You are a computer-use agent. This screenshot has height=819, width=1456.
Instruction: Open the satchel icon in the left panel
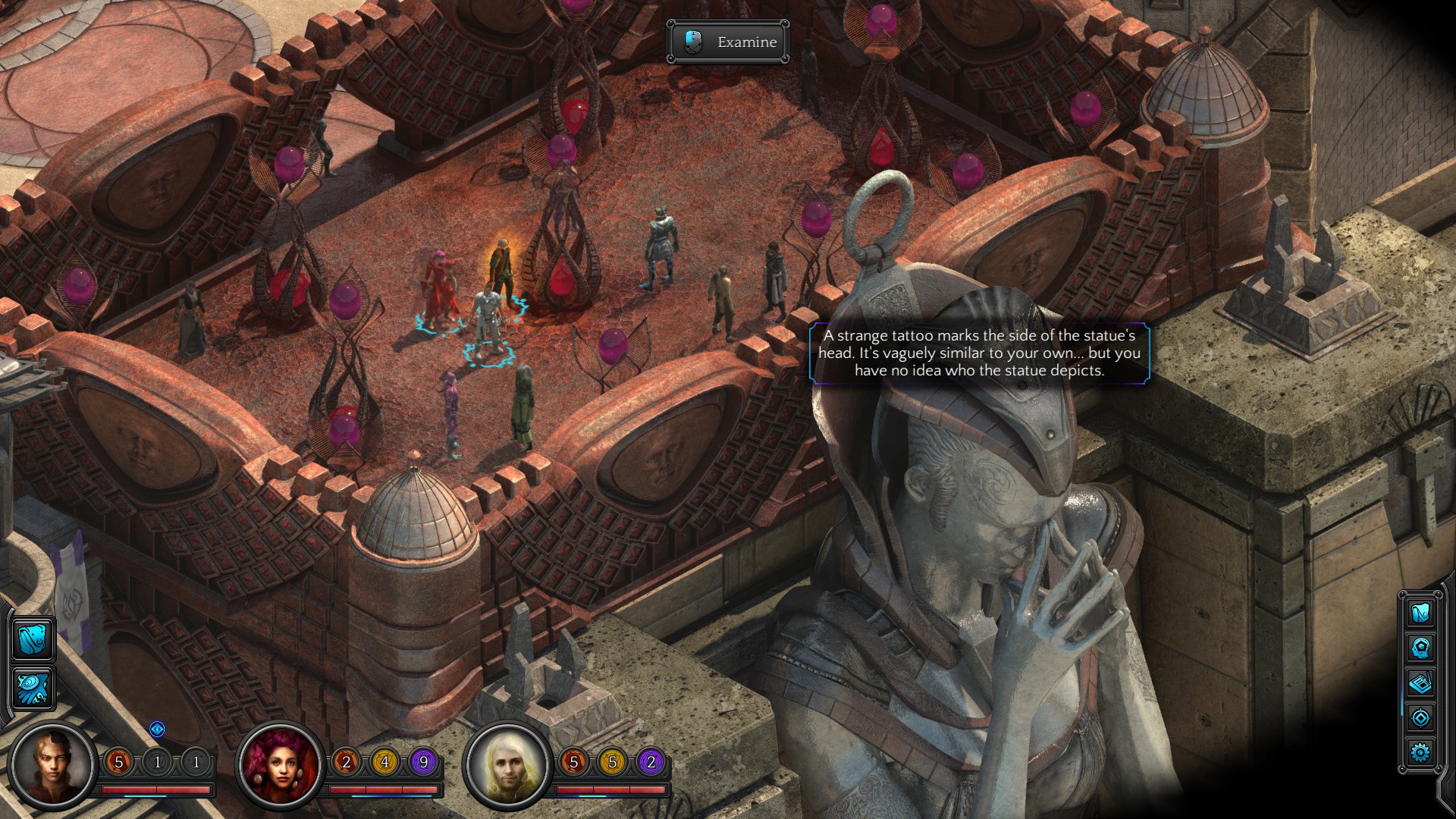pyautogui.click(x=33, y=639)
